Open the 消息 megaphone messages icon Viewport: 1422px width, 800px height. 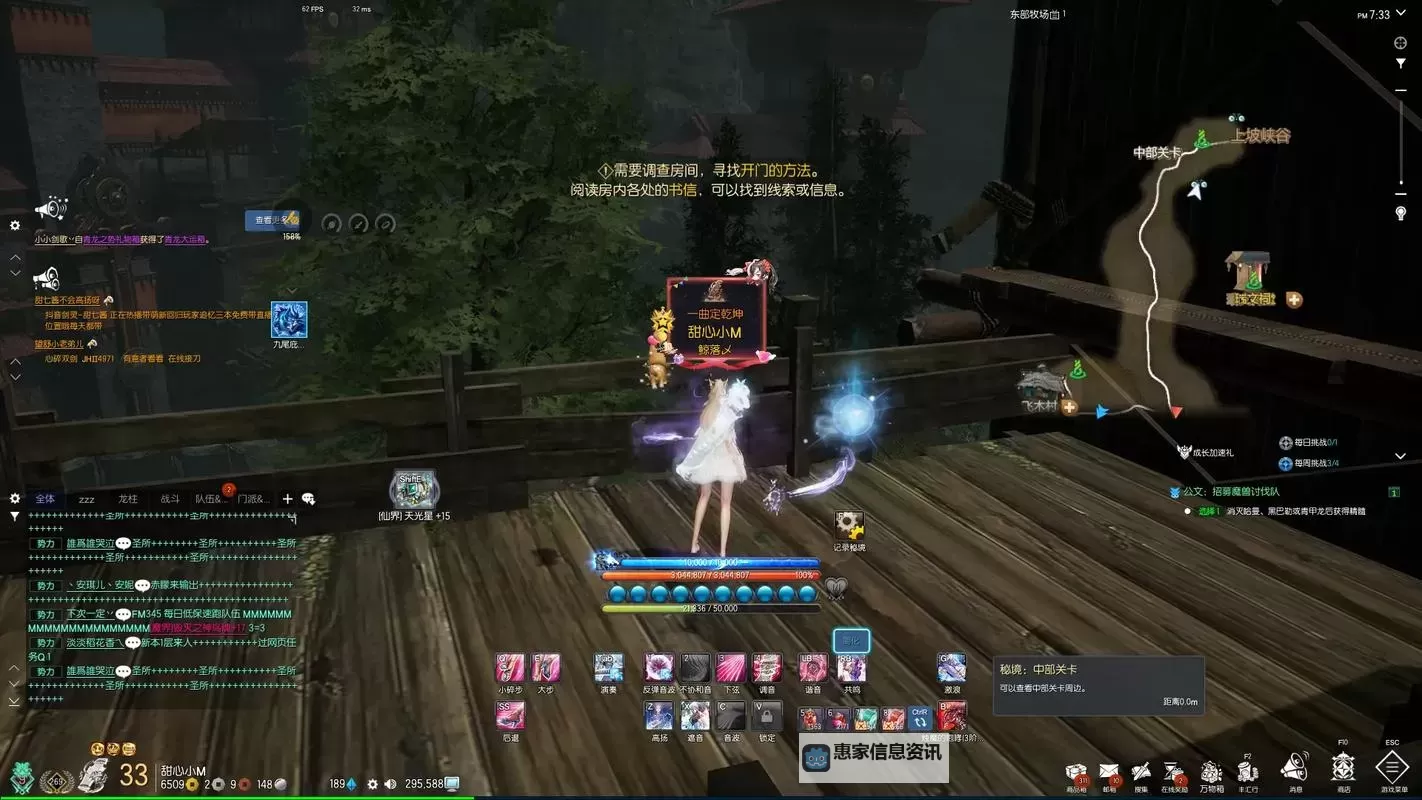tap(1295, 768)
